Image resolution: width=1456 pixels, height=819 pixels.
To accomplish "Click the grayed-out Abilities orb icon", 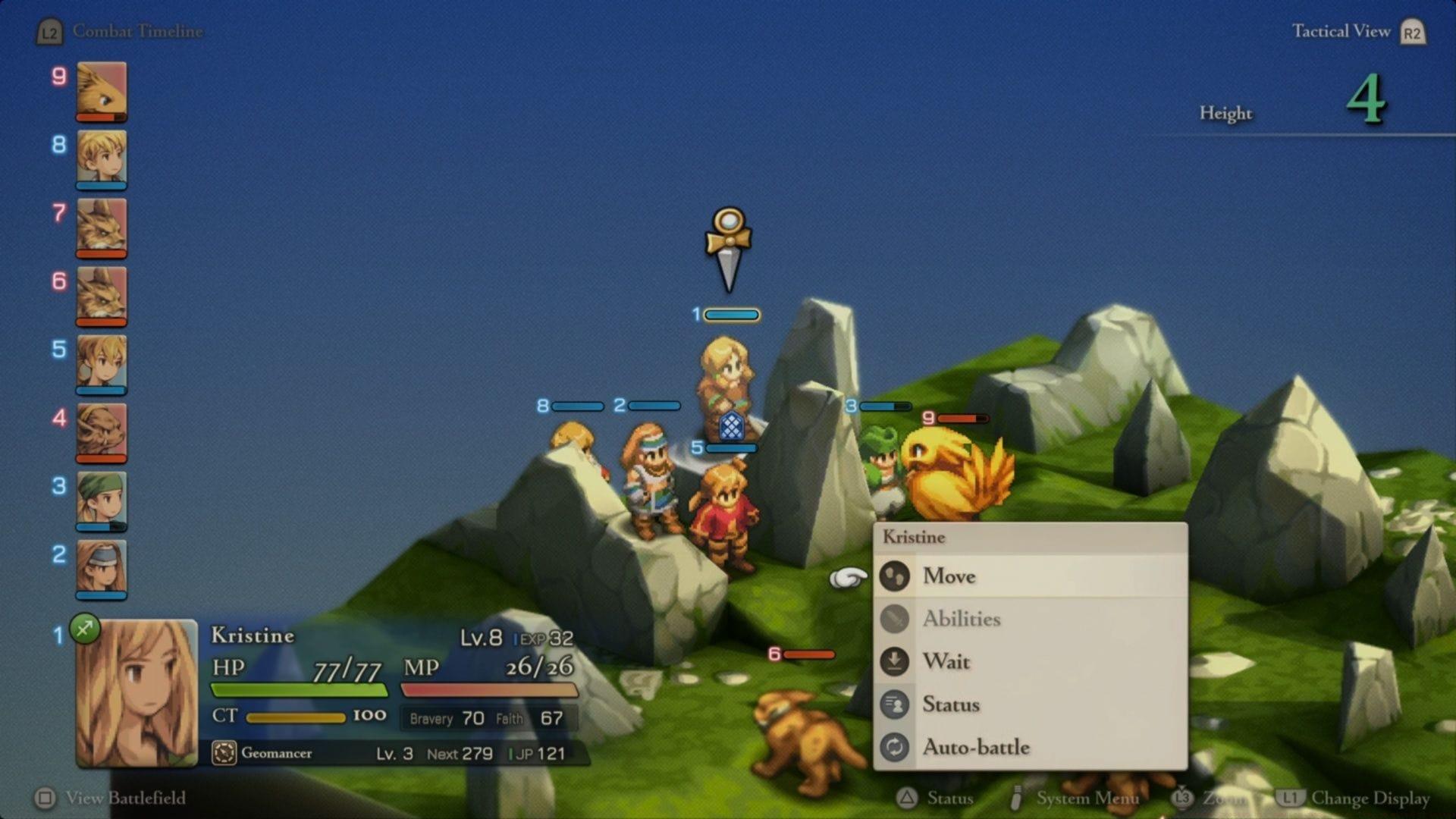I will (896, 619).
